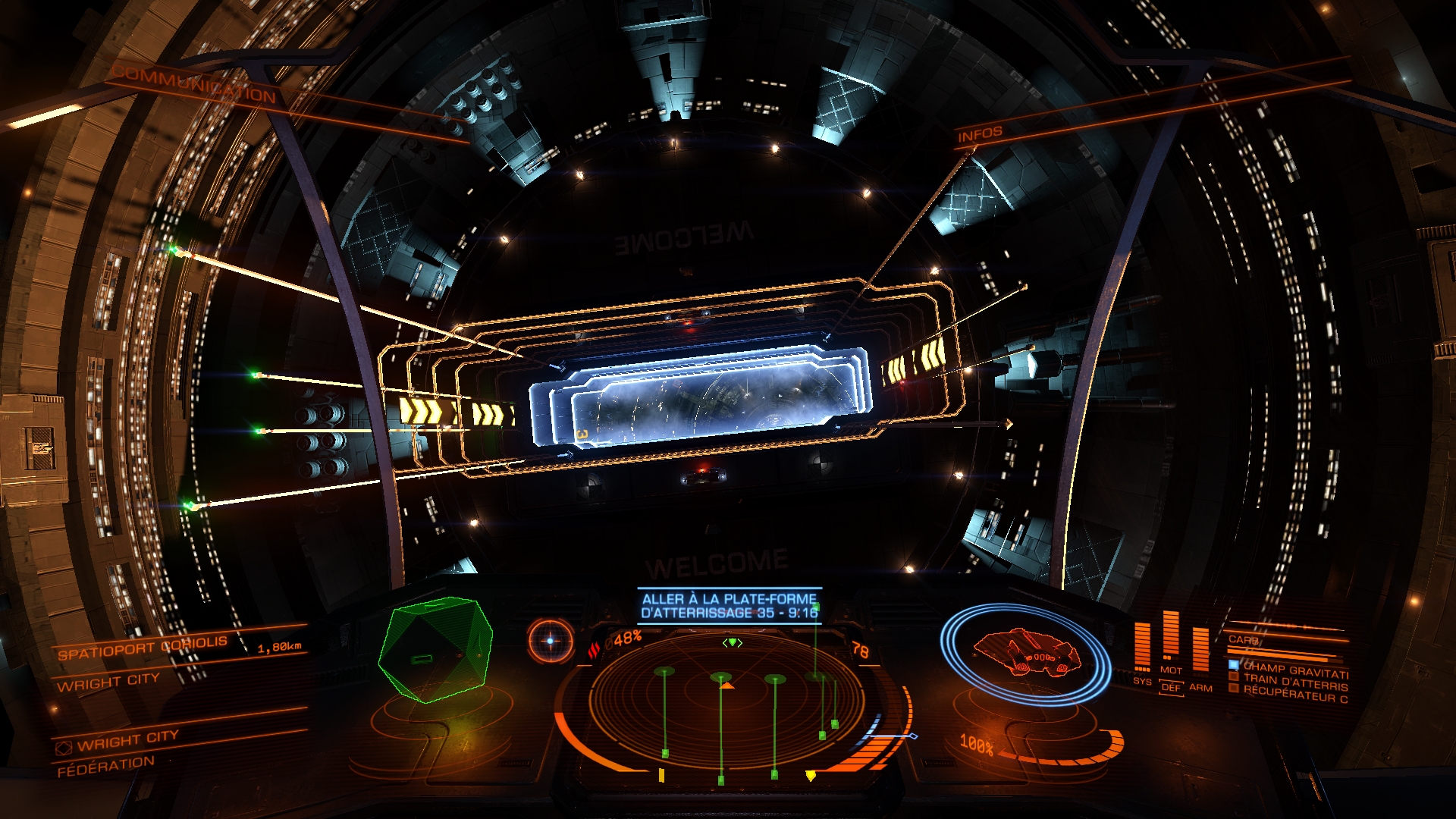Open the Communication panel header
The height and width of the screenshot is (819, 1456).
point(194,84)
